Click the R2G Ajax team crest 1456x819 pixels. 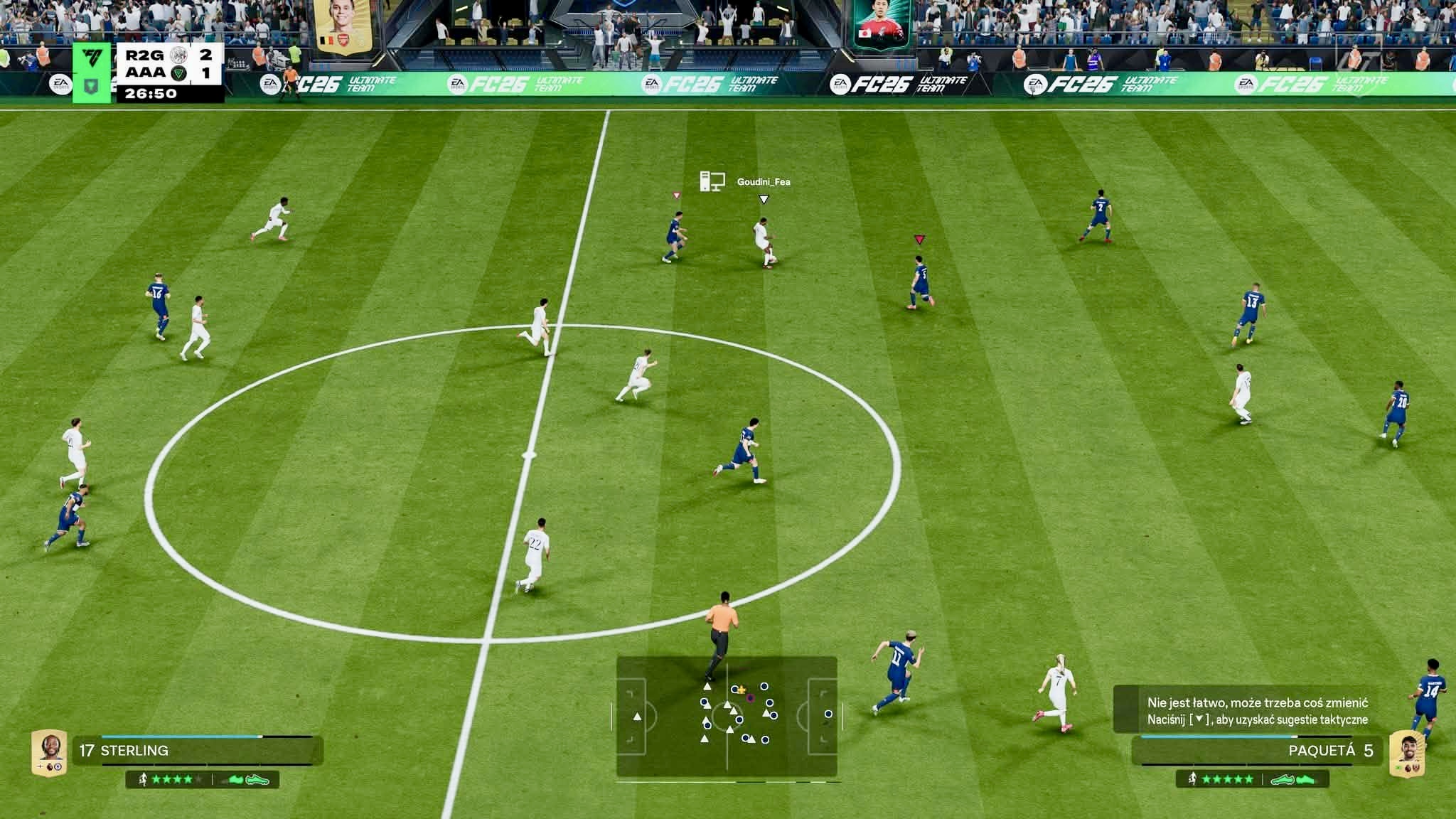pyautogui.click(x=178, y=55)
